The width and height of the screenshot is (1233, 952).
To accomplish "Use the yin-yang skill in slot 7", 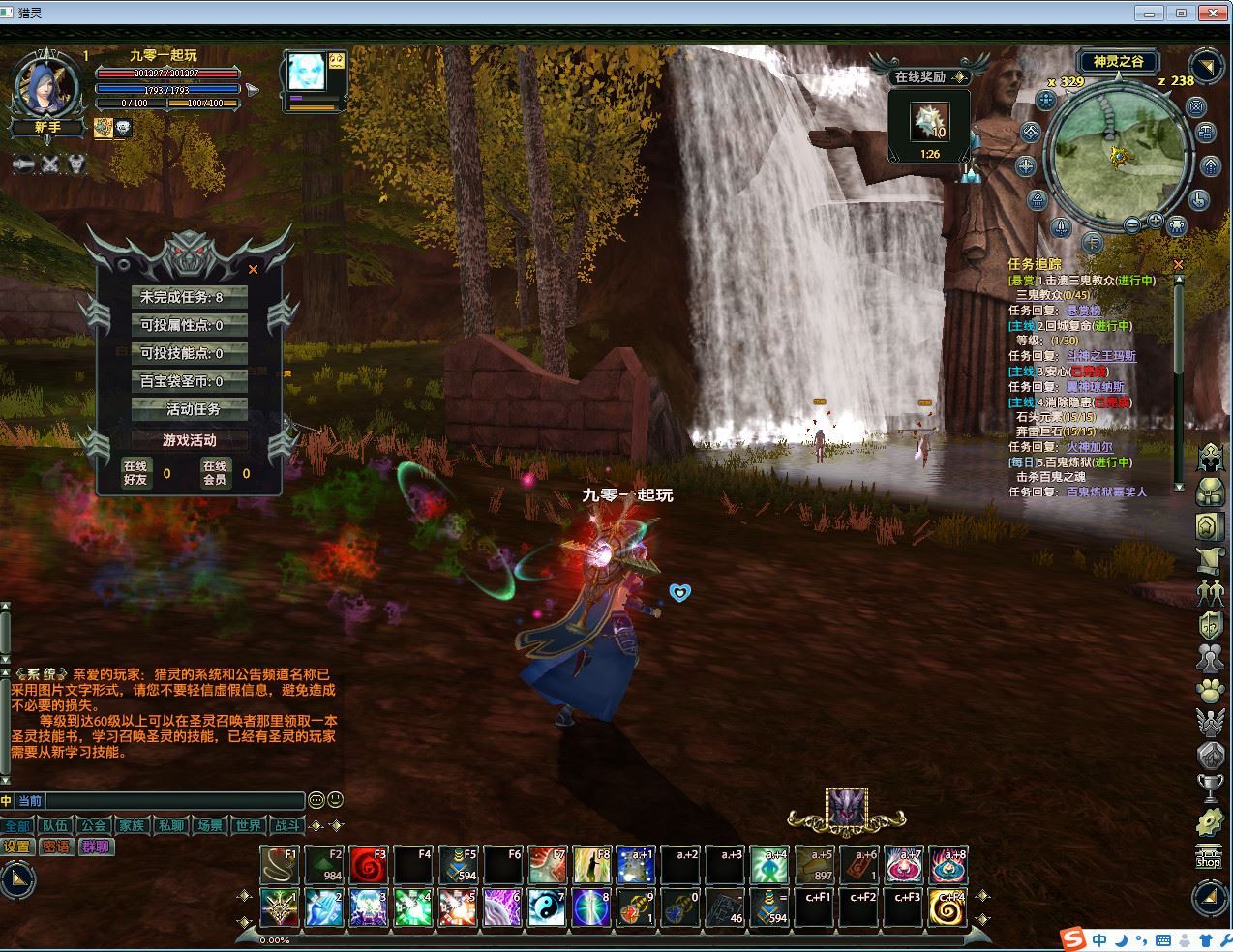I will click(546, 907).
